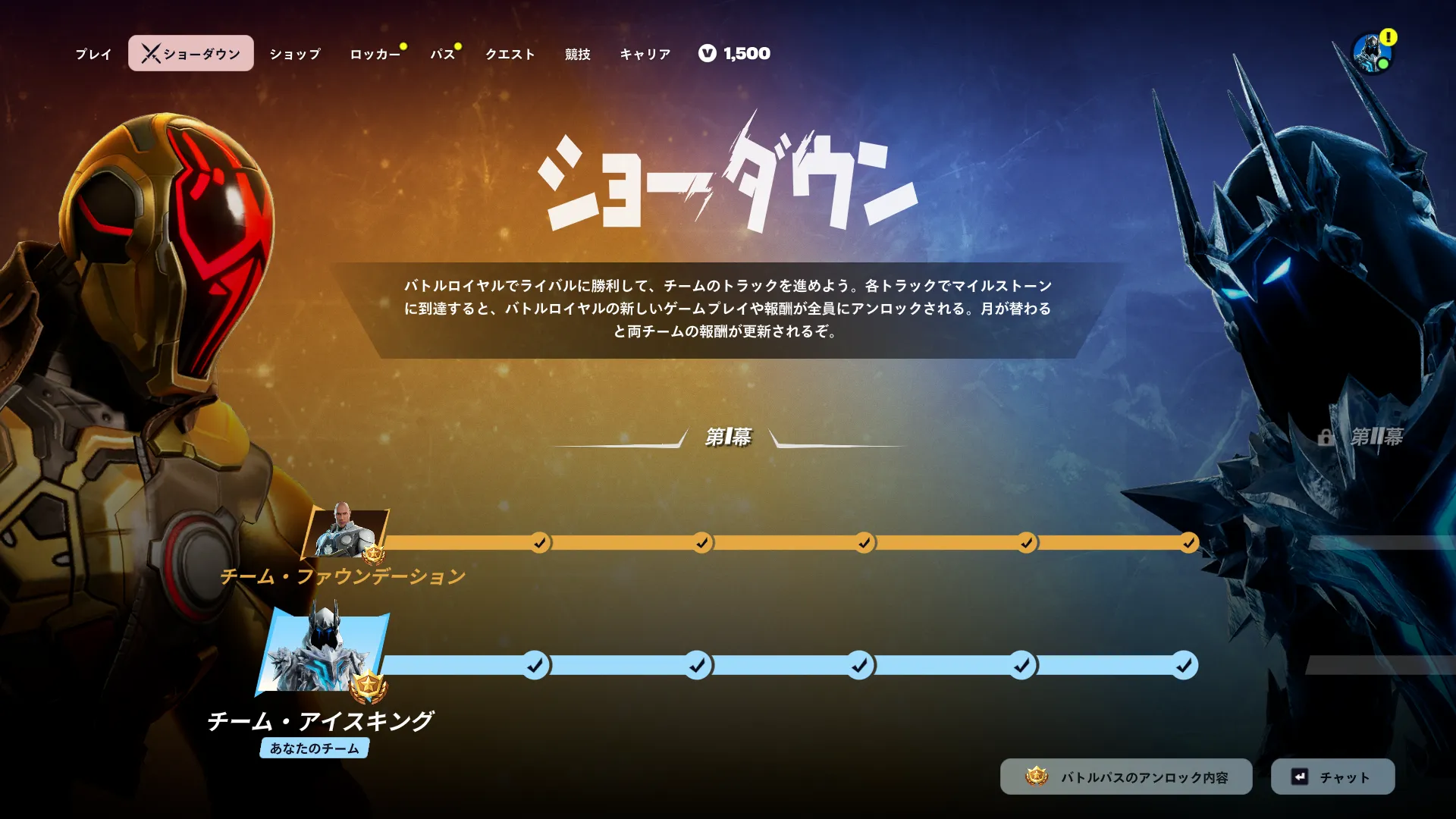
Task: Select the チーム・アイスキング portrait
Action: 325,652
